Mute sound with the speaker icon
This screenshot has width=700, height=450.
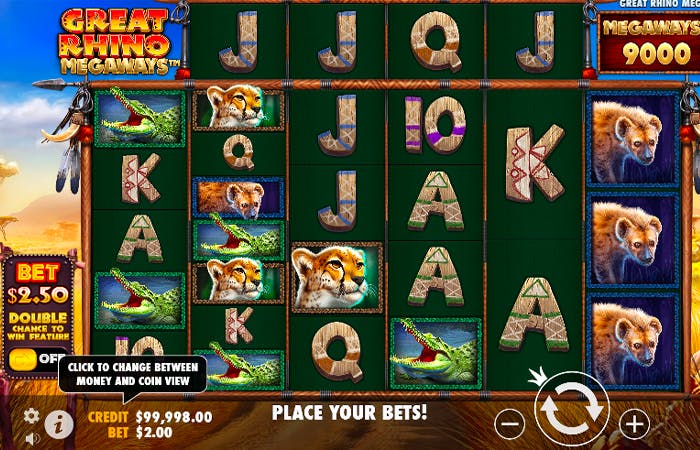pos(31,437)
